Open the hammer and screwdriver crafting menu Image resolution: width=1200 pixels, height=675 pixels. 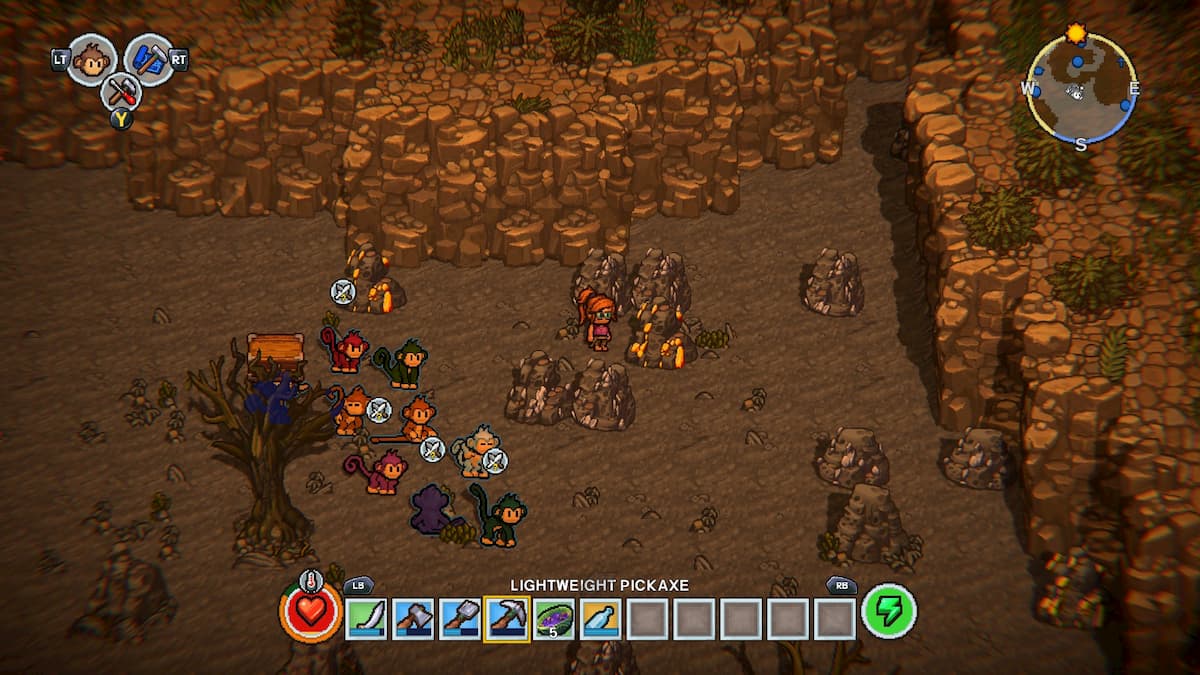click(122, 94)
